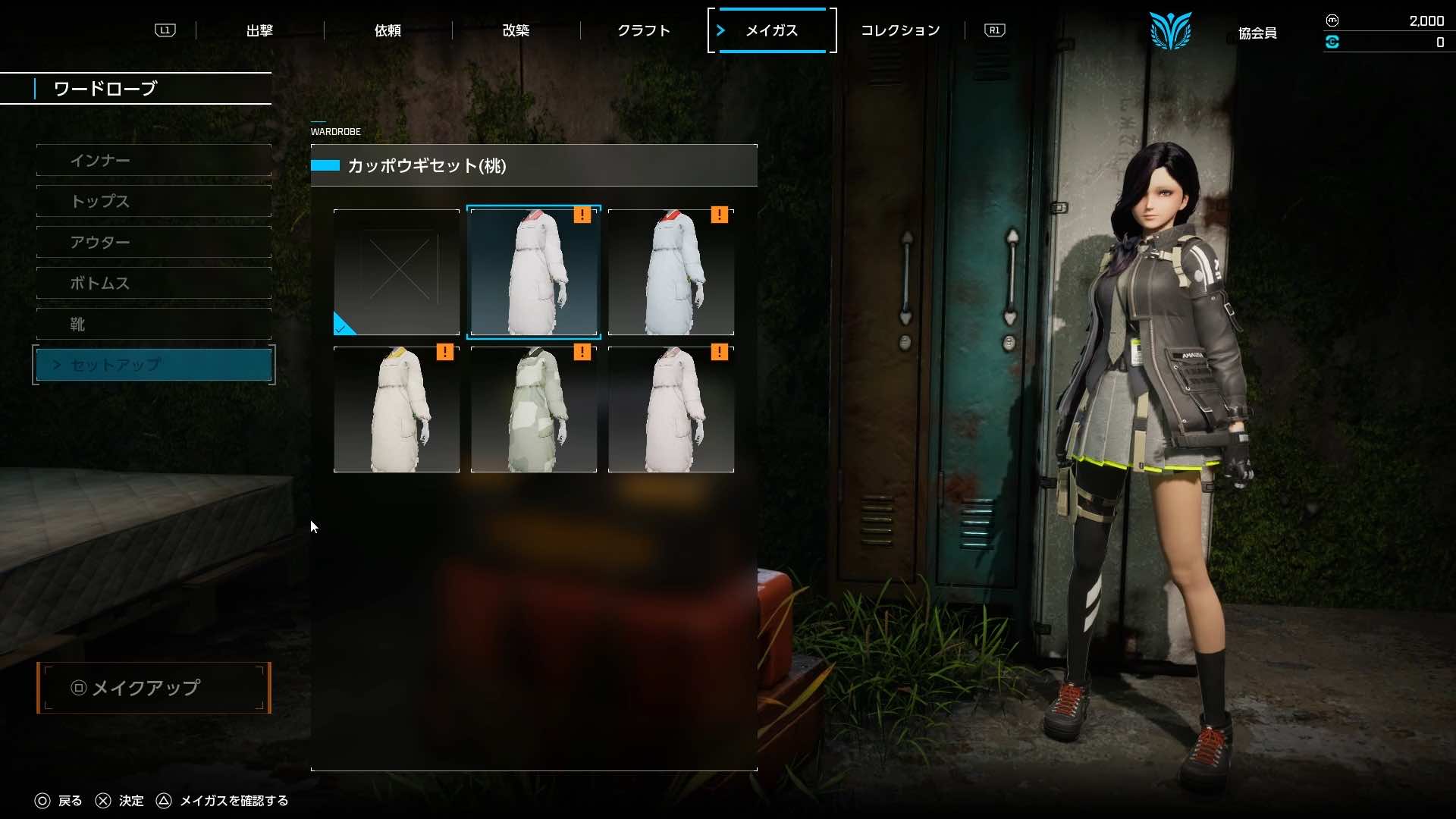Click the blue color bar beside カッポウギセット(桃)
1456x819 pixels.
[x=327, y=166]
